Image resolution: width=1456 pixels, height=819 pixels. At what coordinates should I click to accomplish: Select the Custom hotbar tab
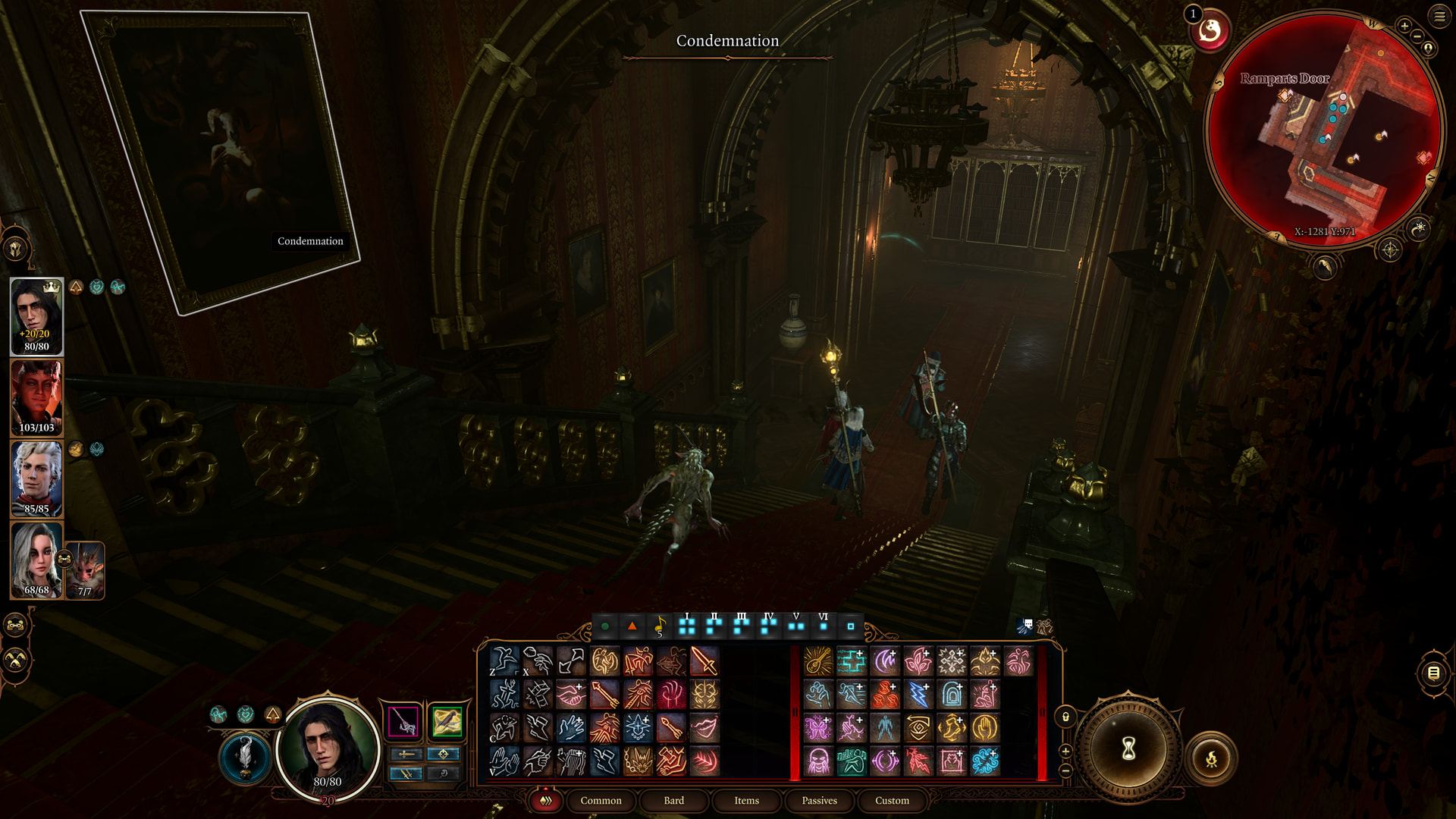pos(892,800)
